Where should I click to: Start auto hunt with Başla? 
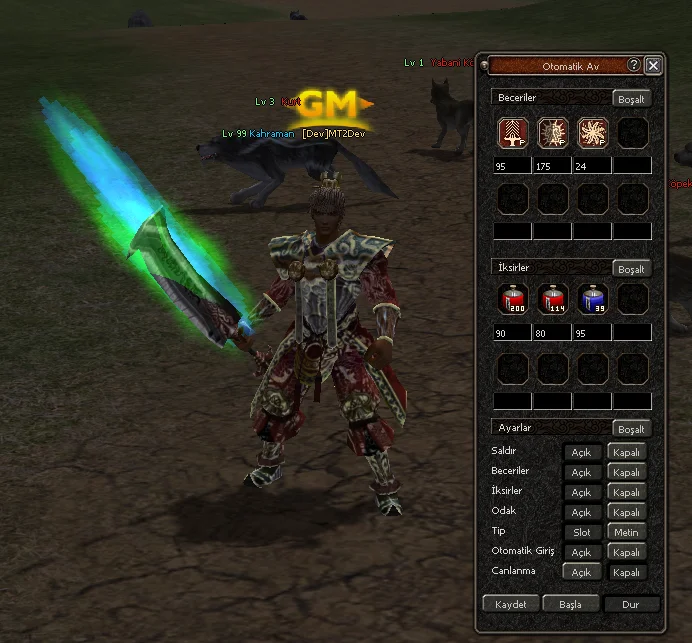tap(571, 604)
